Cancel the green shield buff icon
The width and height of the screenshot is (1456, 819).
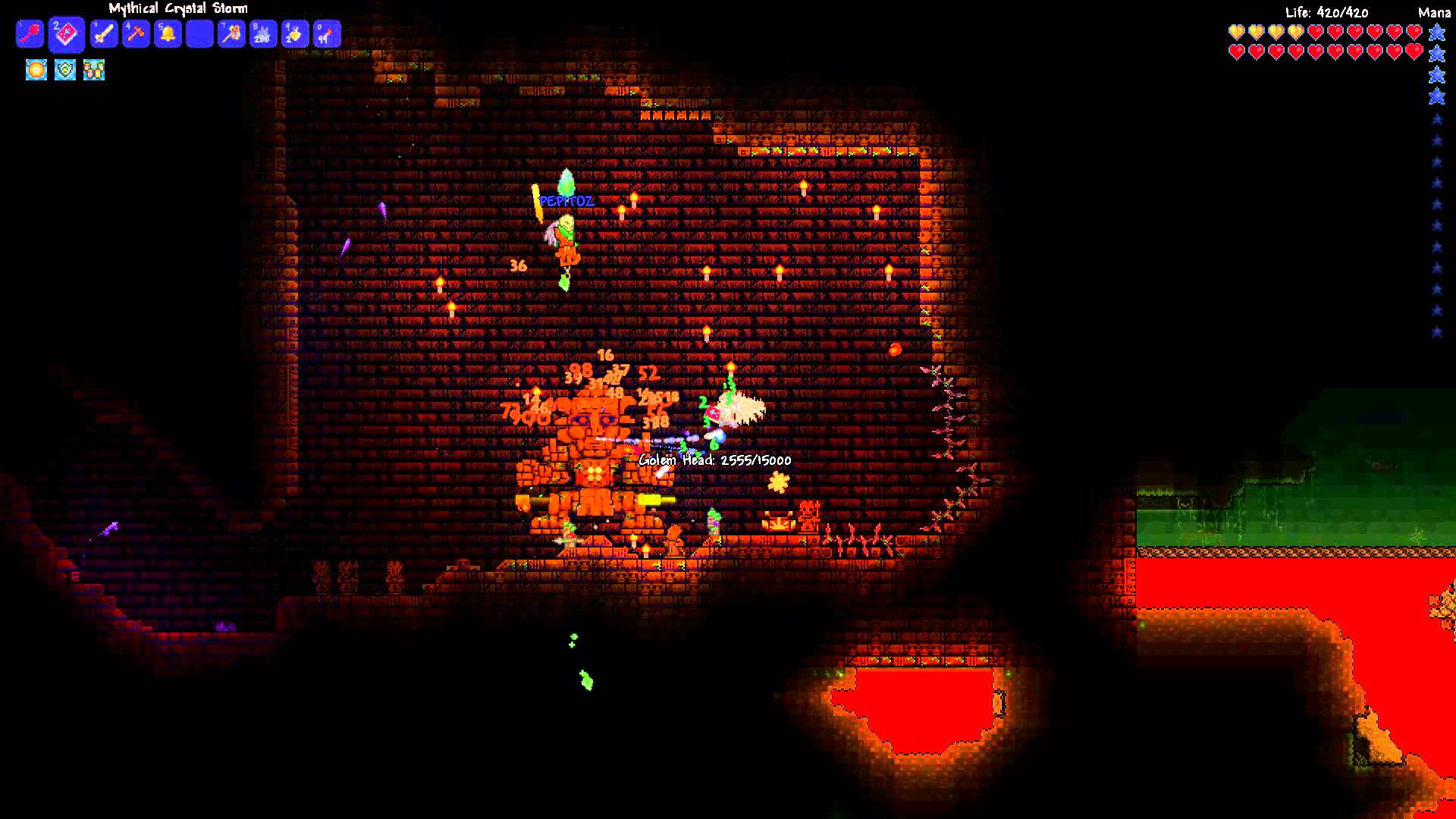point(64,70)
